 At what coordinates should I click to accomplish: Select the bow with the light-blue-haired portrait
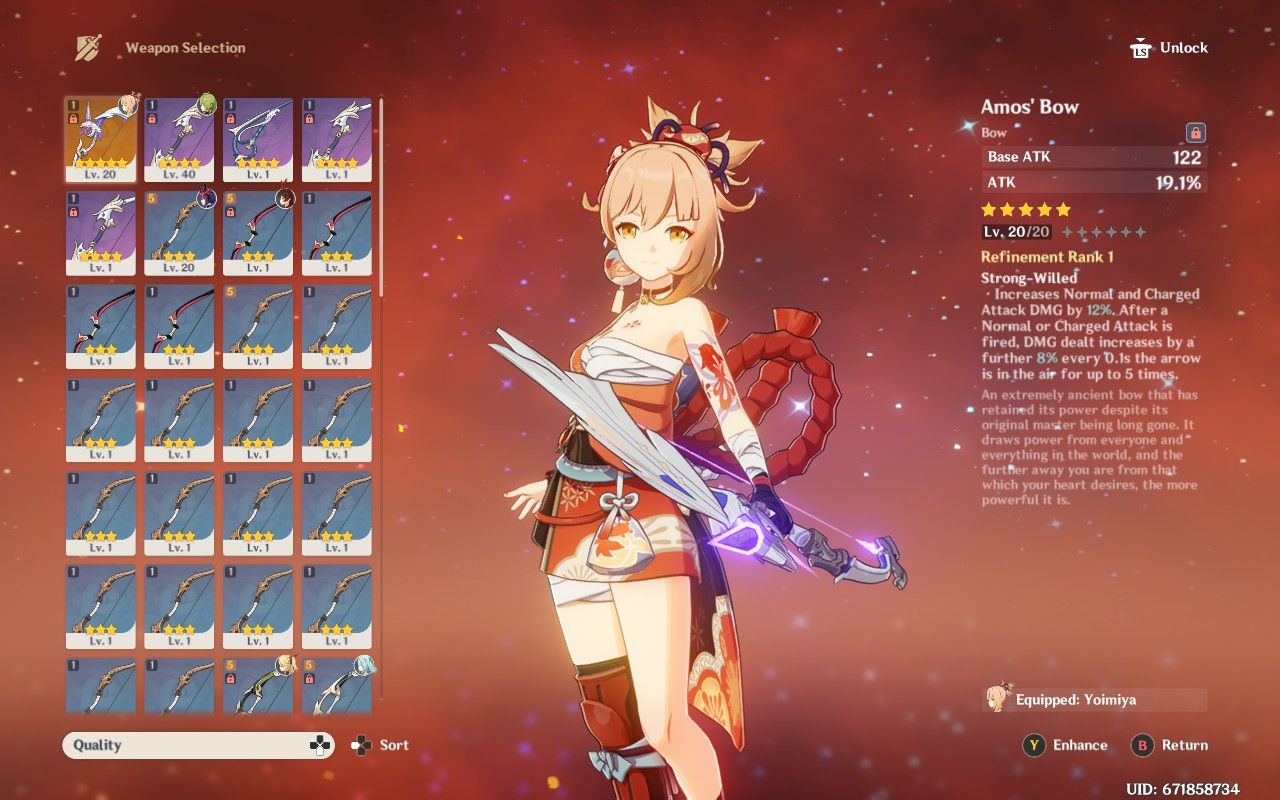click(336, 686)
